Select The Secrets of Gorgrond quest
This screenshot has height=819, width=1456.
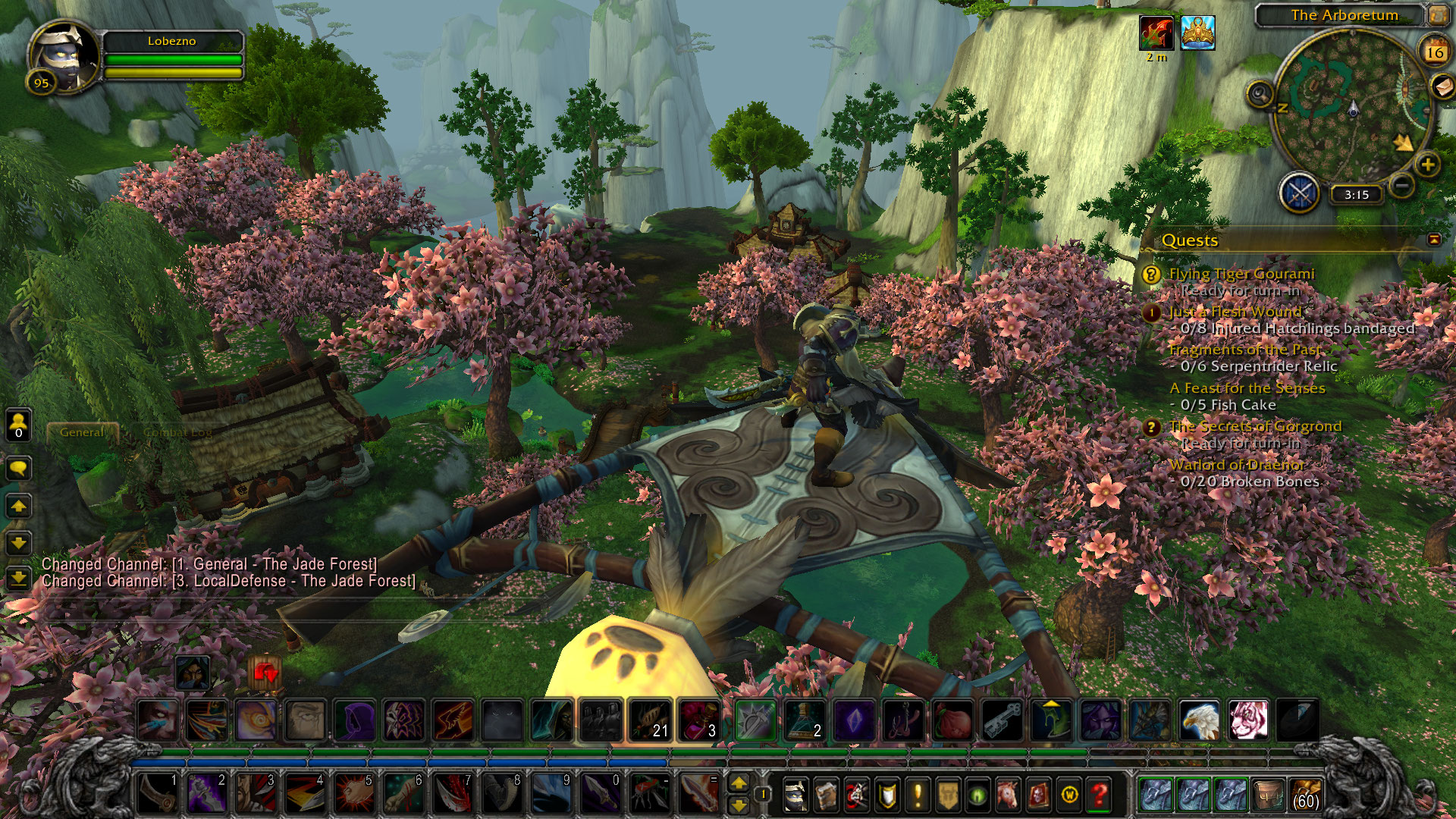[1255, 426]
